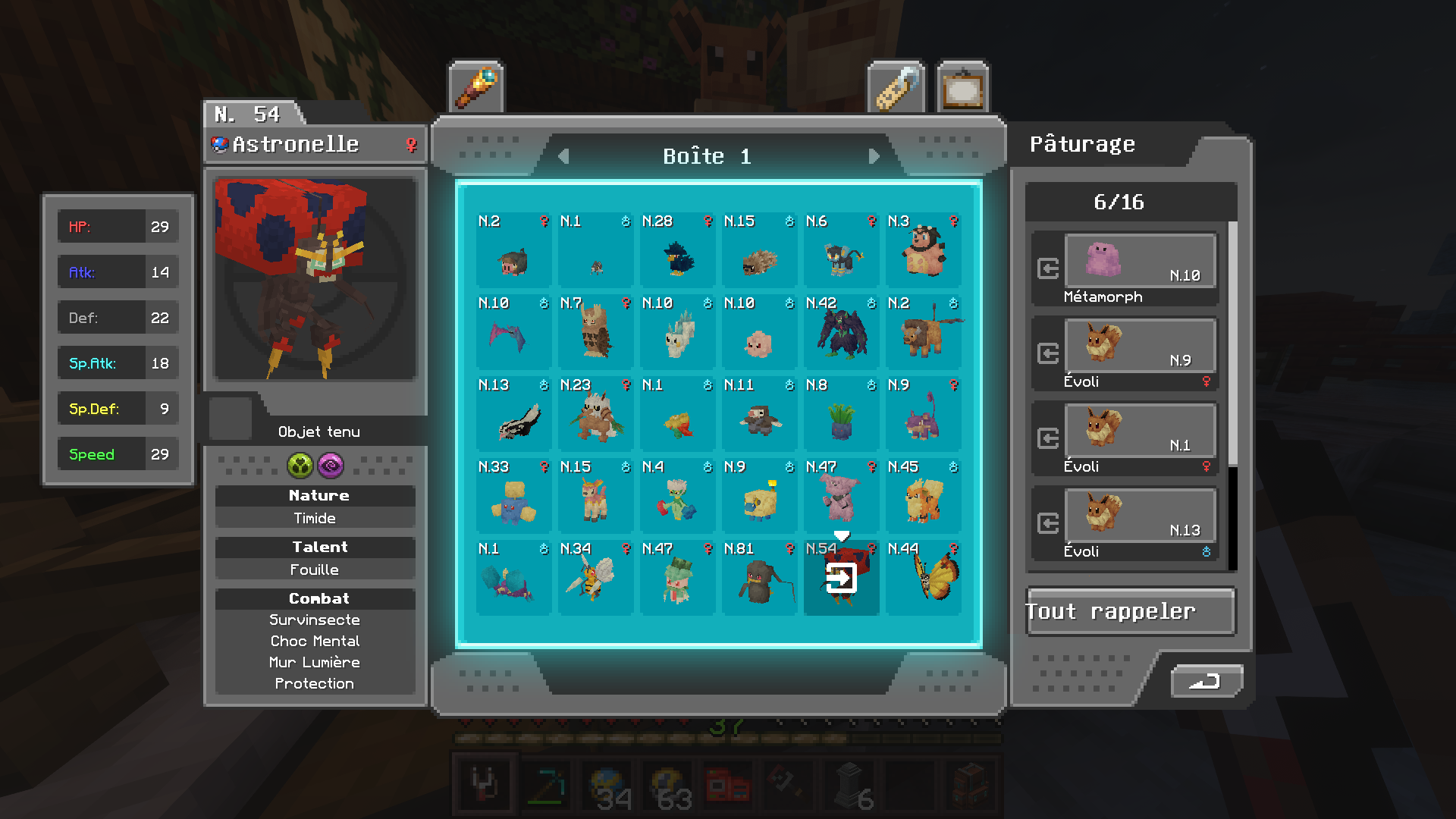Select the N.6 blue lion cub slot
The height and width of the screenshot is (819, 1456).
pos(842,250)
